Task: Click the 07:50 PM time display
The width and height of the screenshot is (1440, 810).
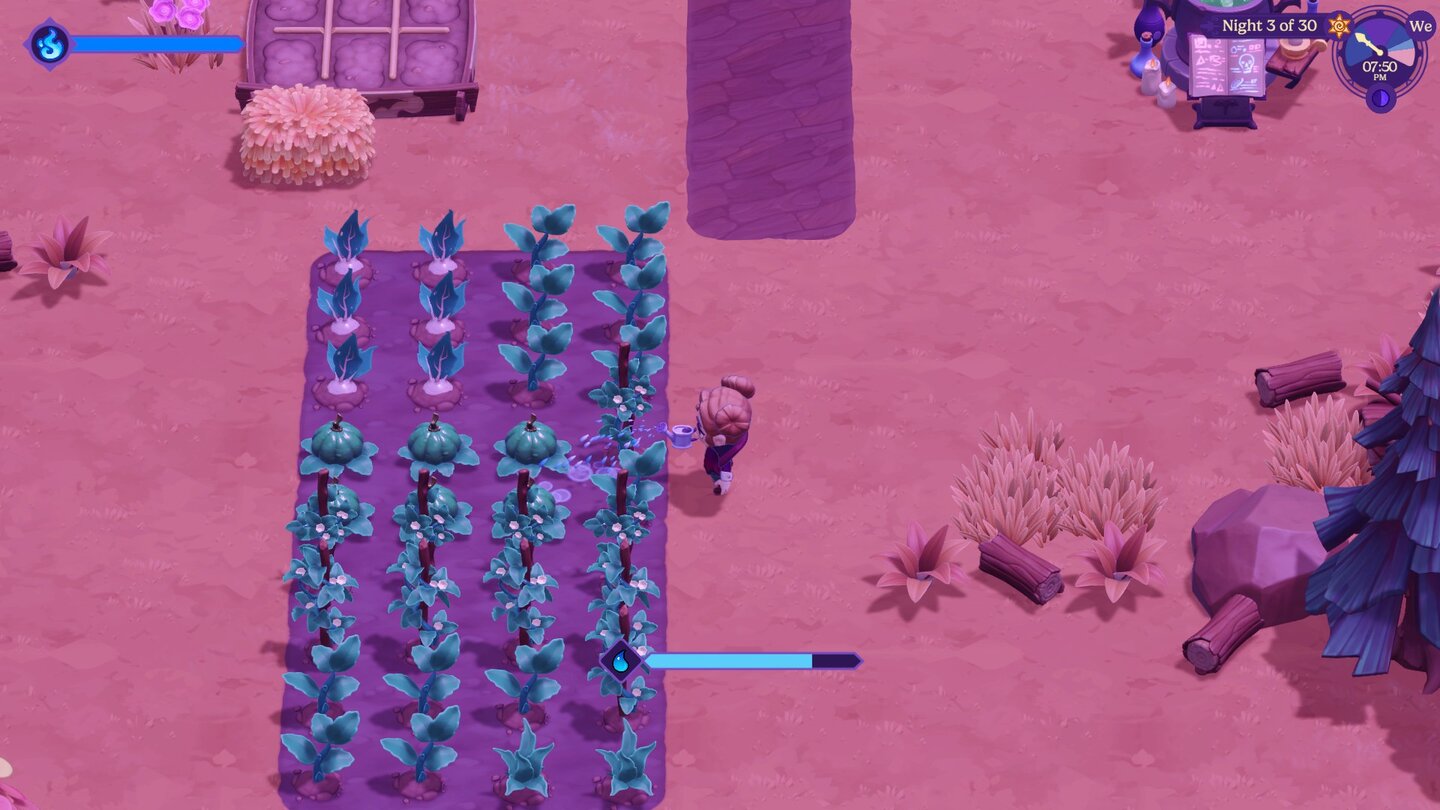Action: [x=1381, y=67]
